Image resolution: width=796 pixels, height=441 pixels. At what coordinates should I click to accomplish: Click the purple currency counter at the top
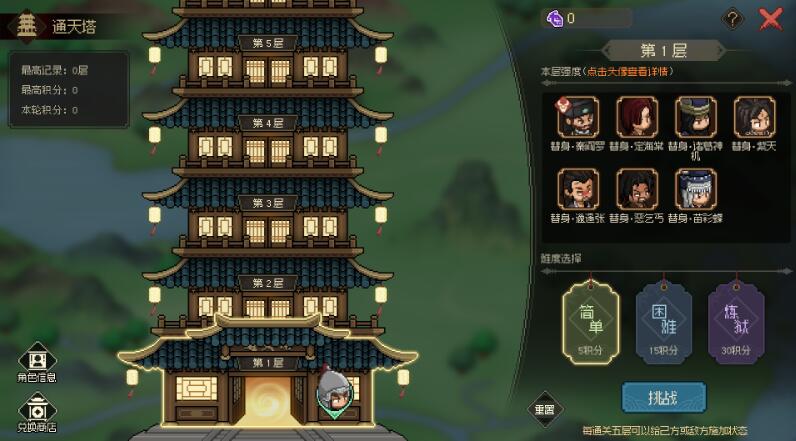pos(586,18)
